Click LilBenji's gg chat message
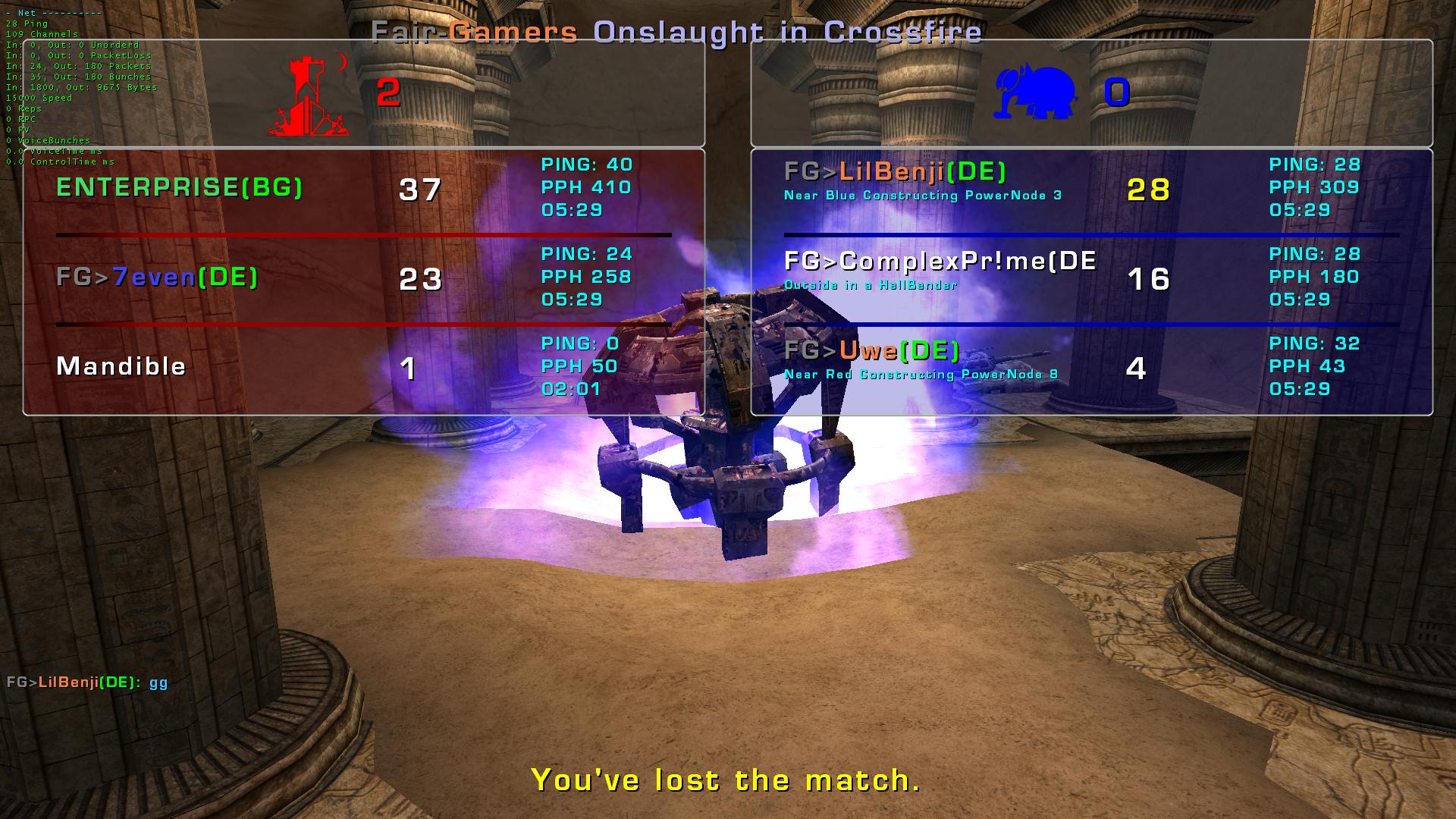The width and height of the screenshot is (1456, 819). coord(87,682)
